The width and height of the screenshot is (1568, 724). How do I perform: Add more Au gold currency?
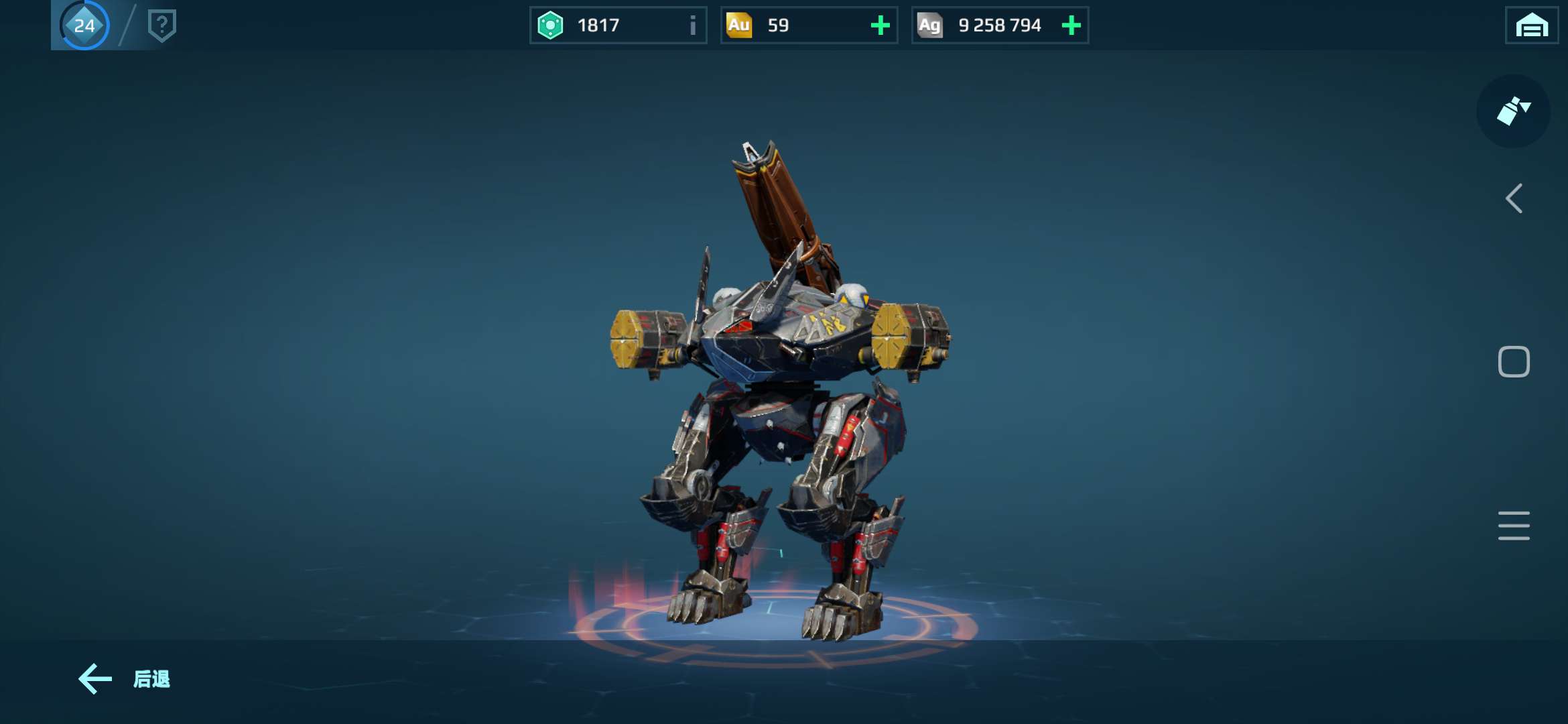coord(880,25)
